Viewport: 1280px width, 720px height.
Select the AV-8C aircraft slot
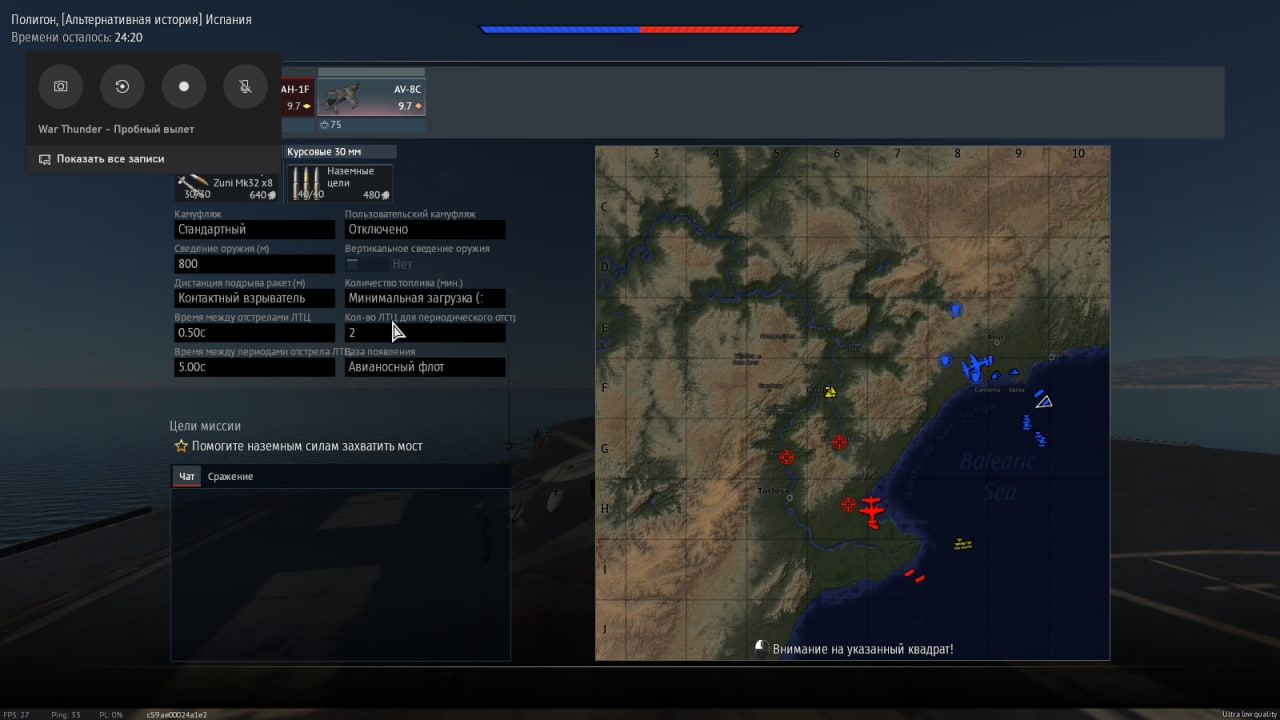[x=371, y=96]
